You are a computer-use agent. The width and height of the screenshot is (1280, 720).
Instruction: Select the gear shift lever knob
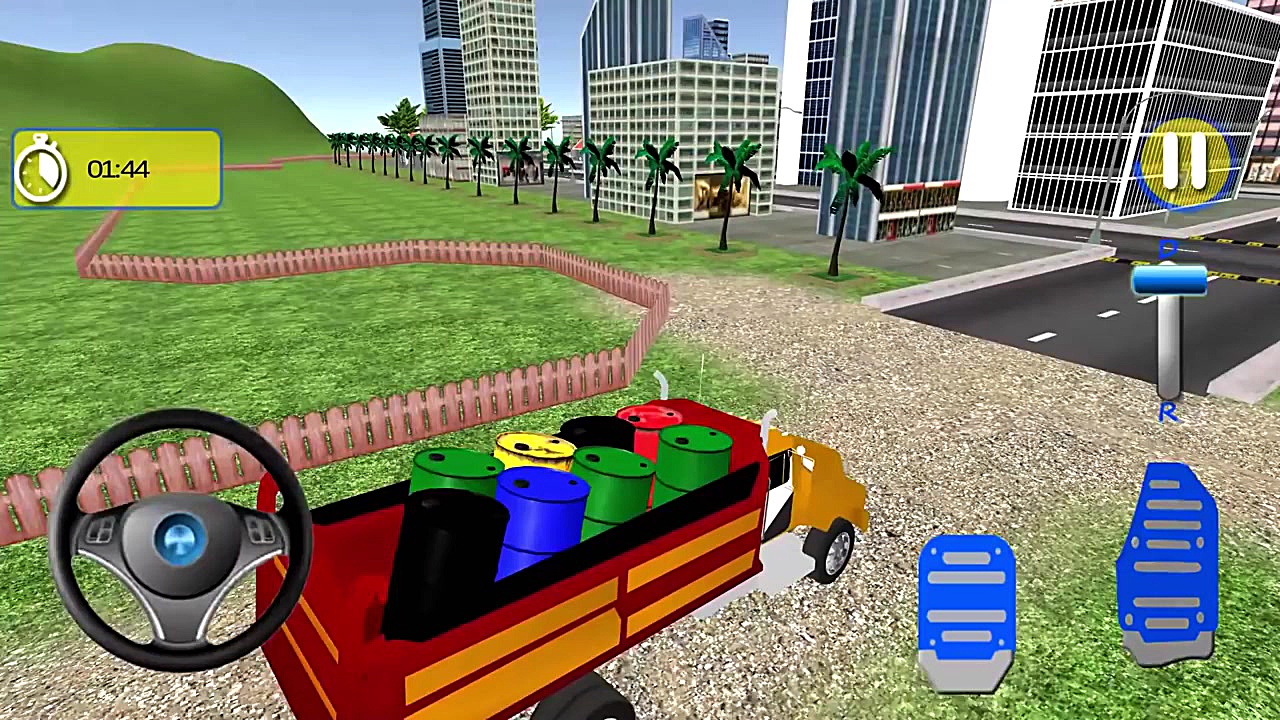(x=1170, y=283)
